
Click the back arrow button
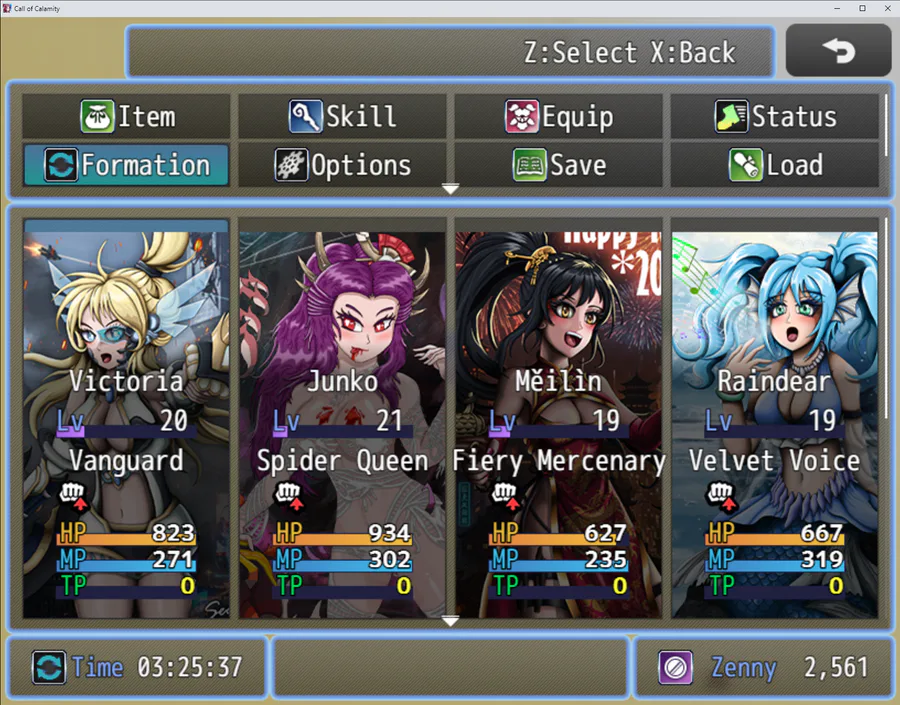838,50
